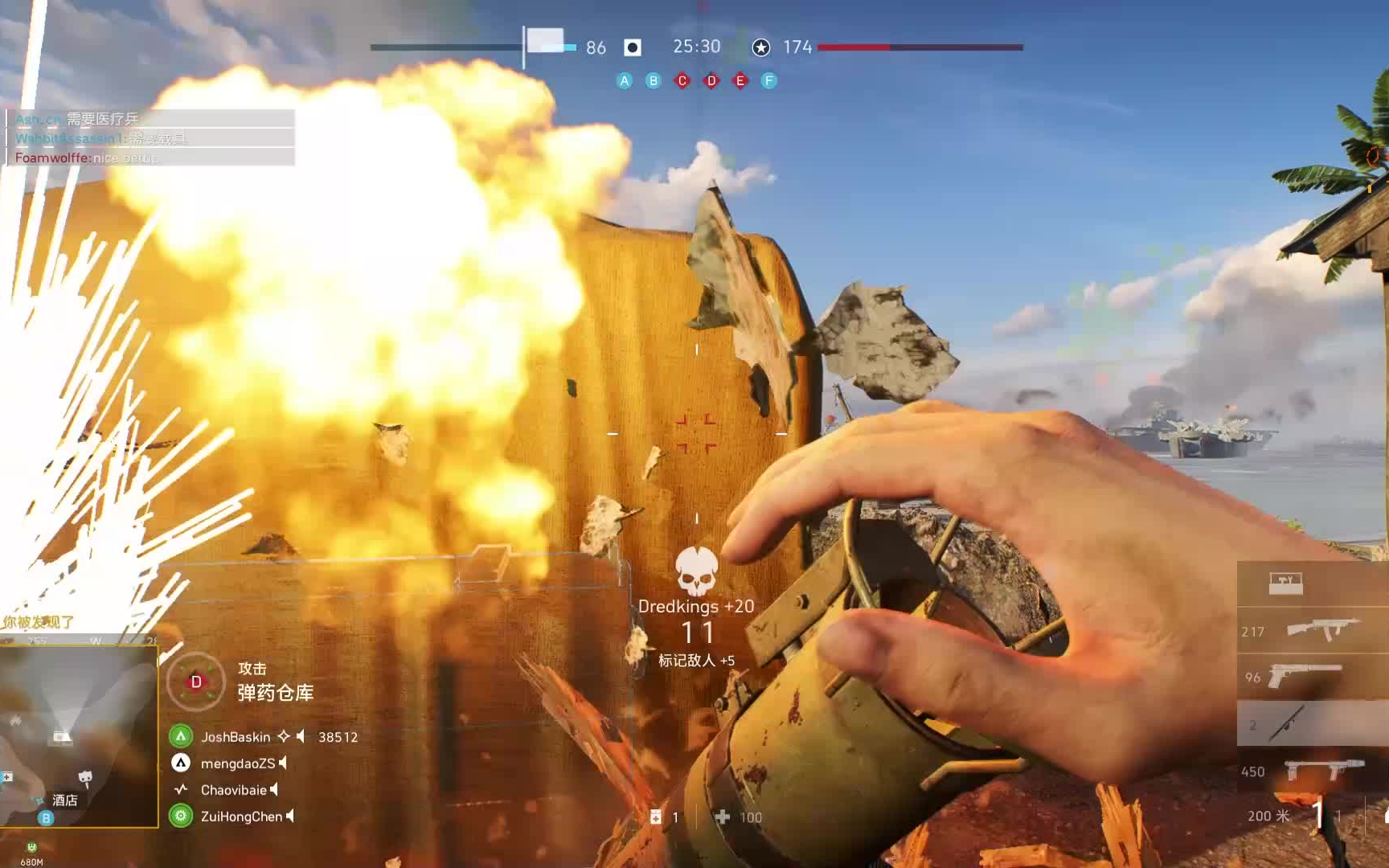Select squad member mengdaoZS
The image size is (1389, 868).
pyautogui.click(x=237, y=764)
